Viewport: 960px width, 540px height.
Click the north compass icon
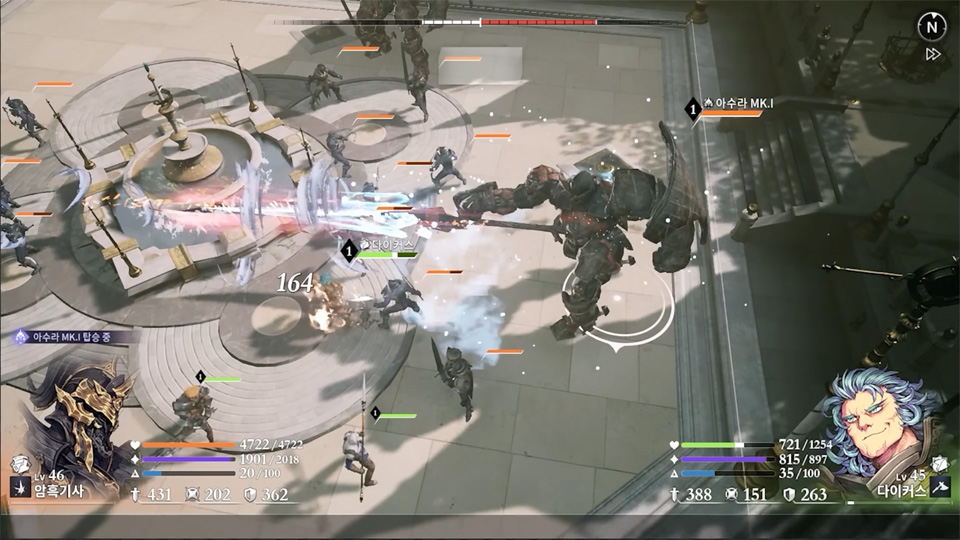(931, 27)
